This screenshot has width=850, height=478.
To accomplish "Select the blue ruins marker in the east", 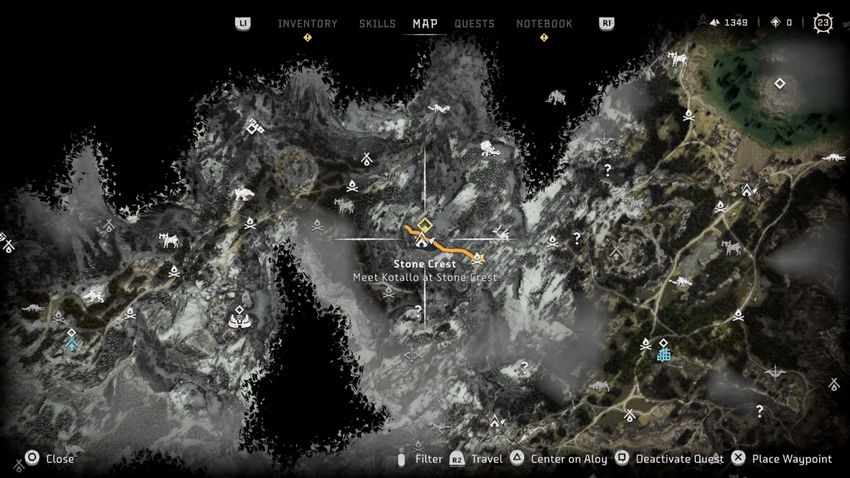I will point(663,354).
